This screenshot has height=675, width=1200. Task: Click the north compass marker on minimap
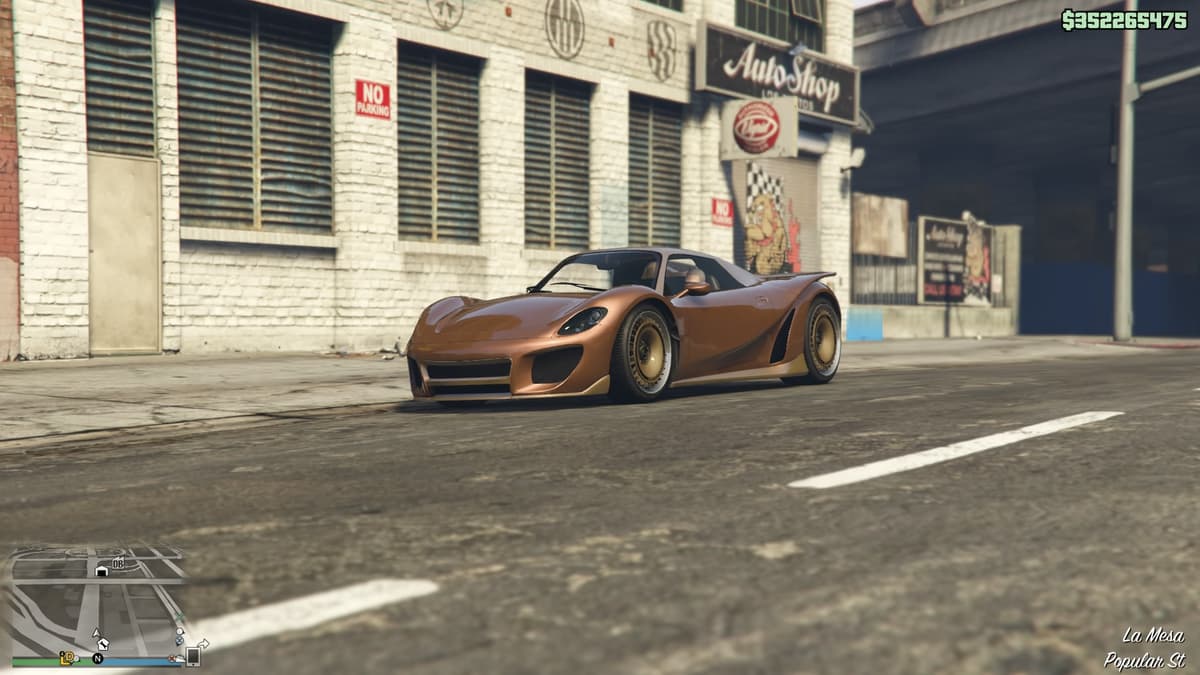pyautogui.click(x=98, y=658)
